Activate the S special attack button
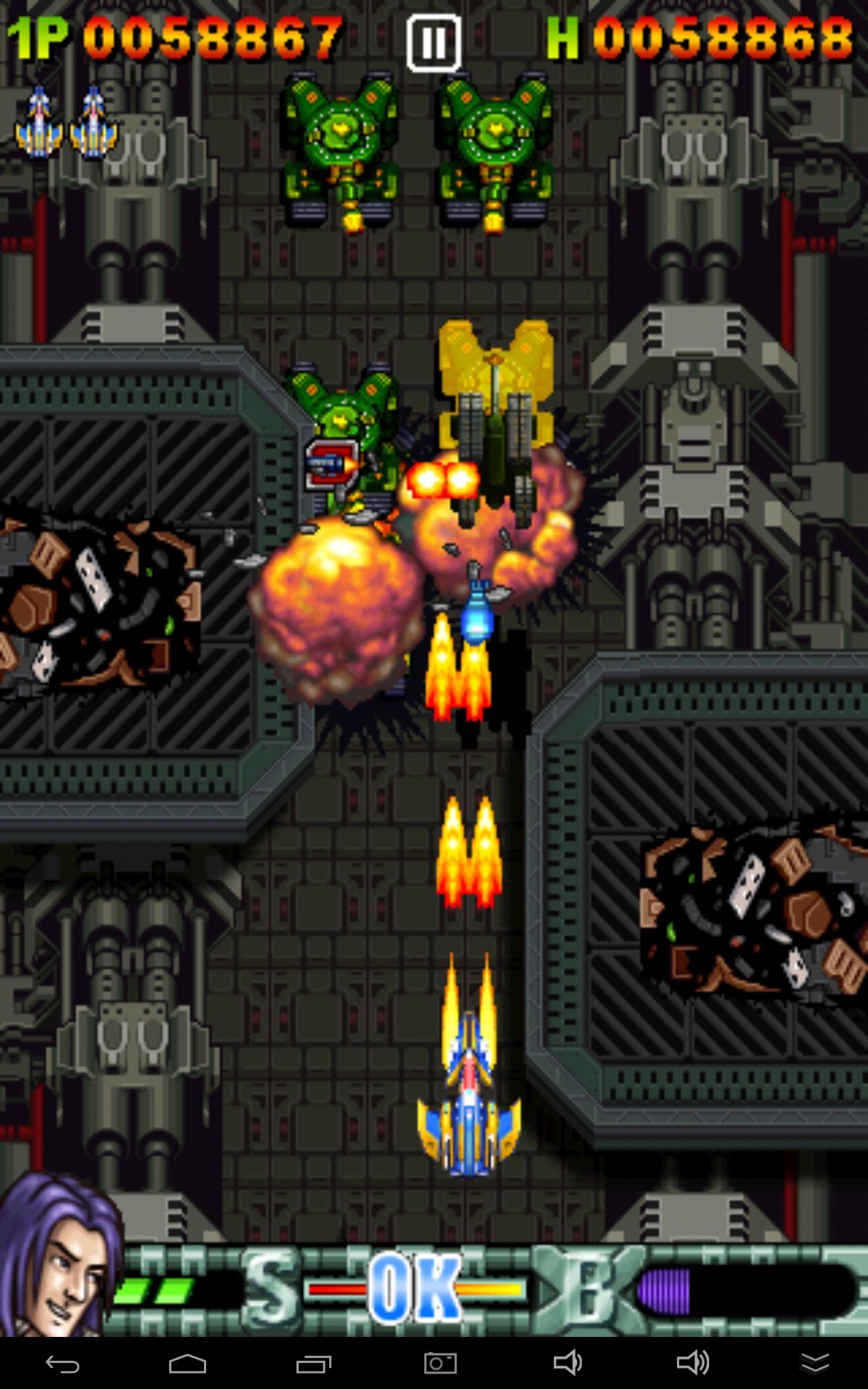Viewport: 868px width, 1389px height. [x=271, y=1290]
